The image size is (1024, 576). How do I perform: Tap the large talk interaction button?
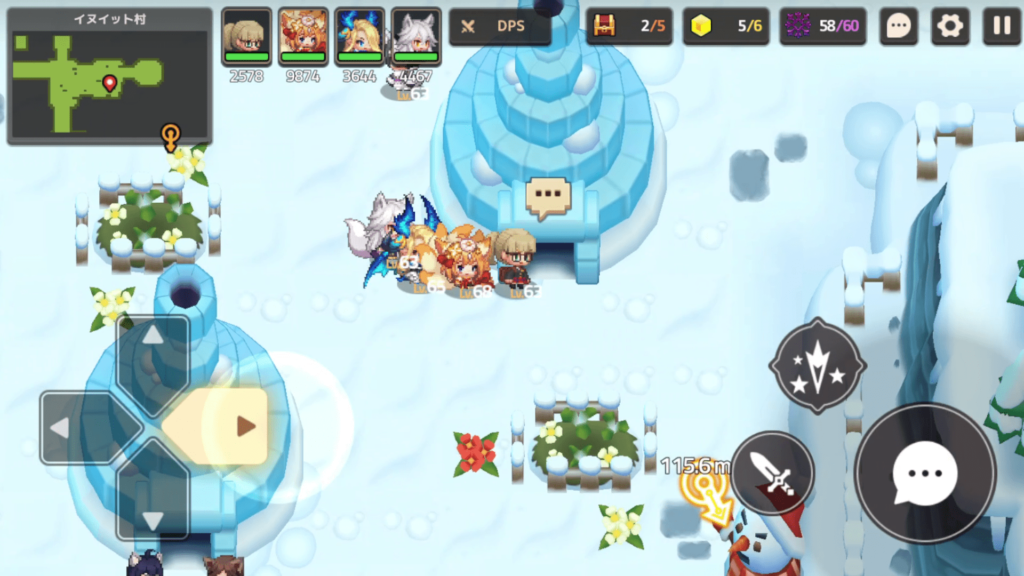coord(925,473)
